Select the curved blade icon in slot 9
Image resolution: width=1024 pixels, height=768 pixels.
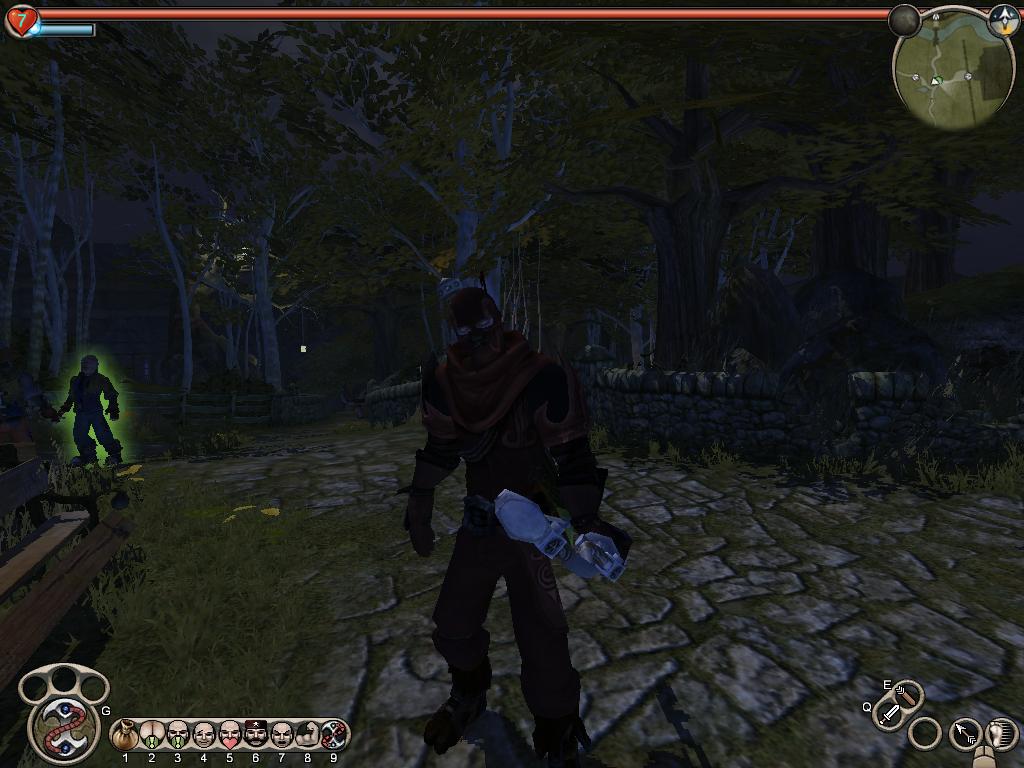[x=334, y=735]
